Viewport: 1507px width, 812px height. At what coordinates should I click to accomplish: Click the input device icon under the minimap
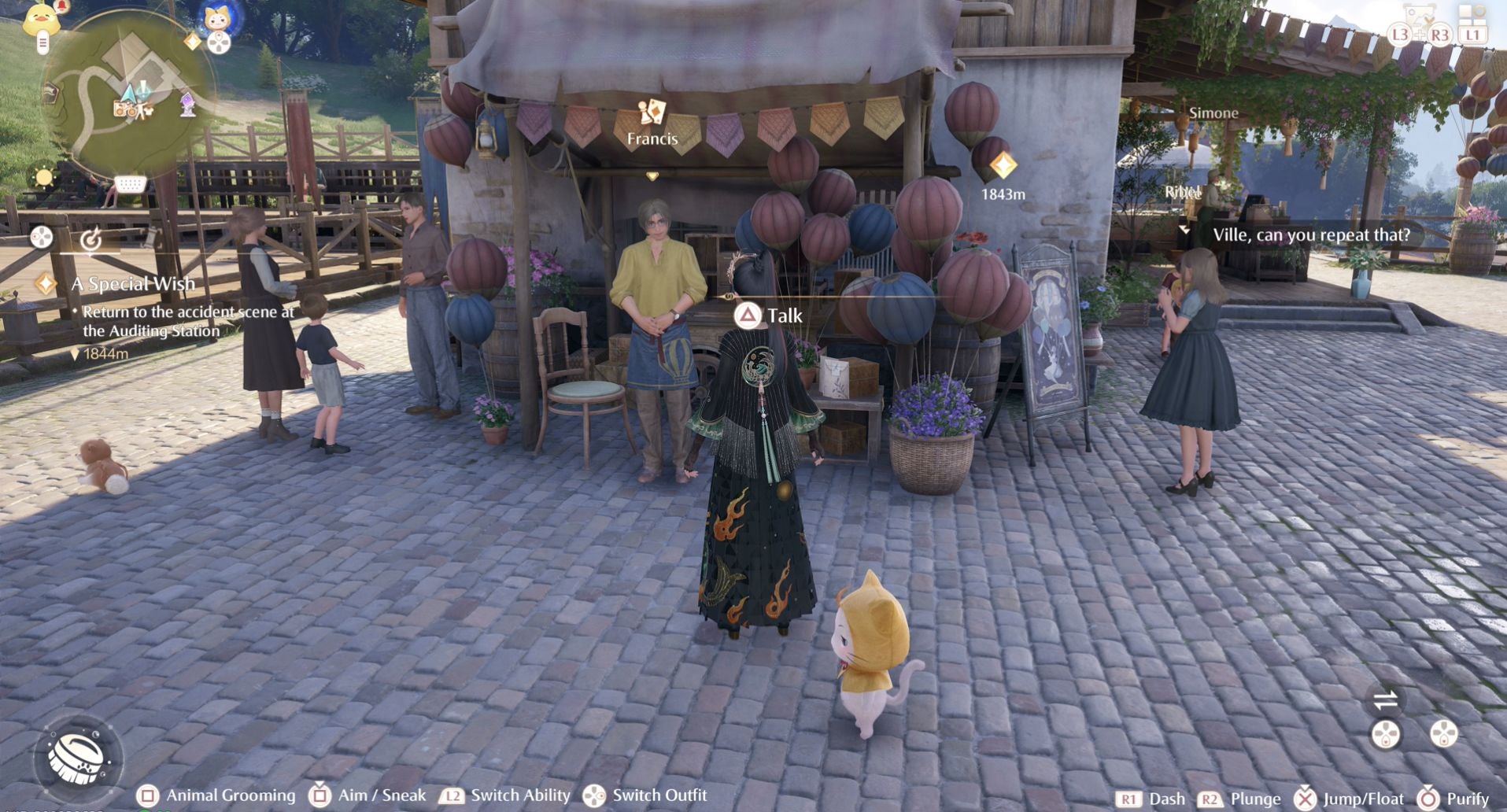131,183
